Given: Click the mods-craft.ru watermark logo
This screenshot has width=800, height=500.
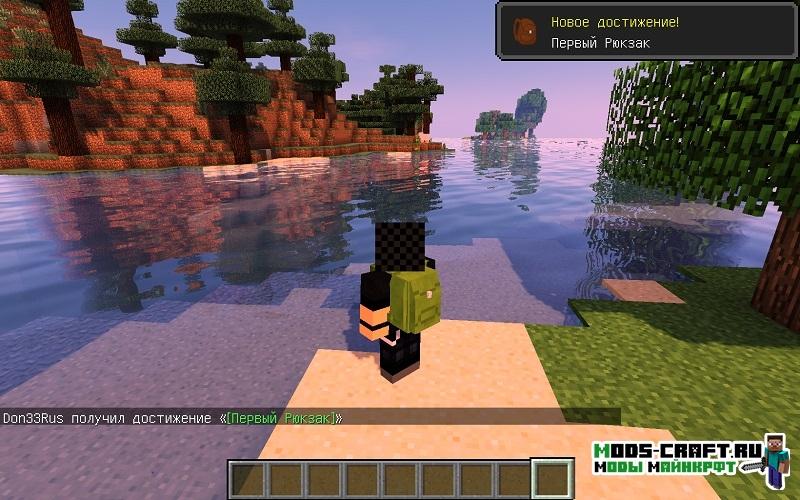Looking at the screenshot, I should click(x=690, y=456).
